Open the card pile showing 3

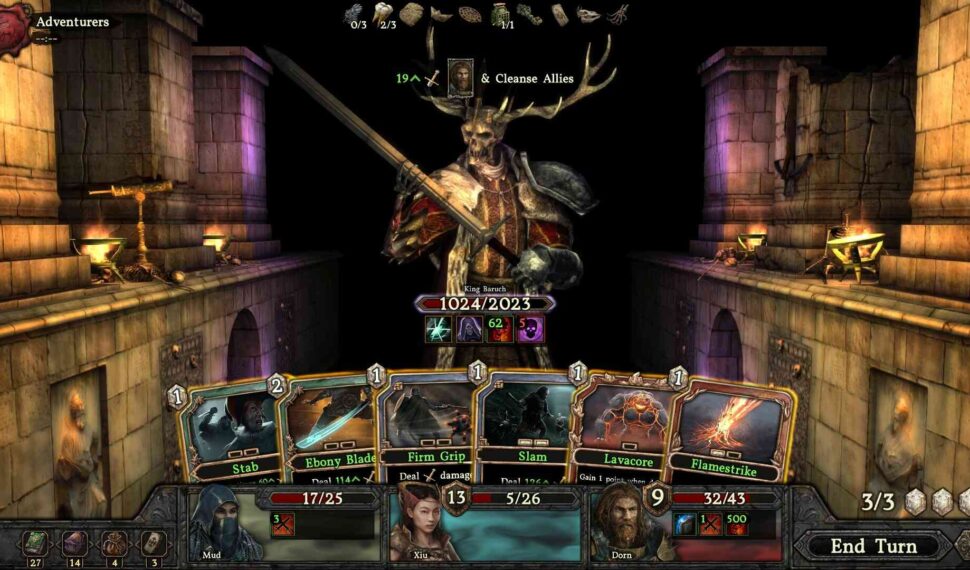pos(152,543)
